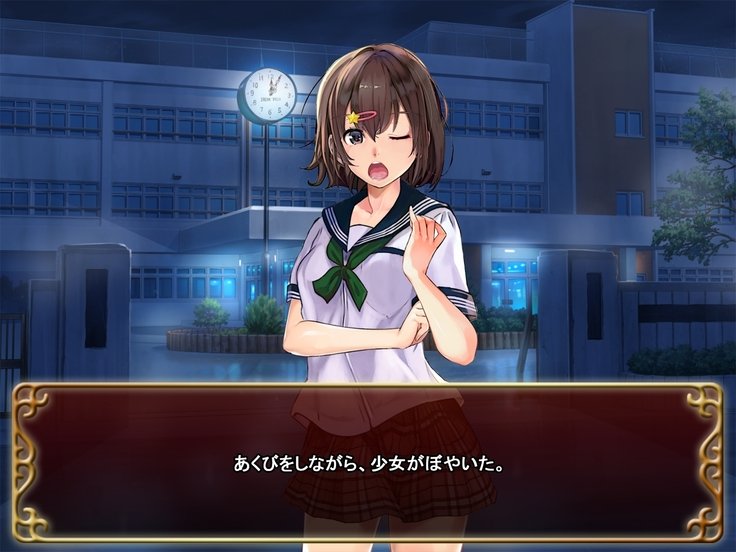Click the dialogue box to advance text
736x552 pixels.
[x=368, y=463]
